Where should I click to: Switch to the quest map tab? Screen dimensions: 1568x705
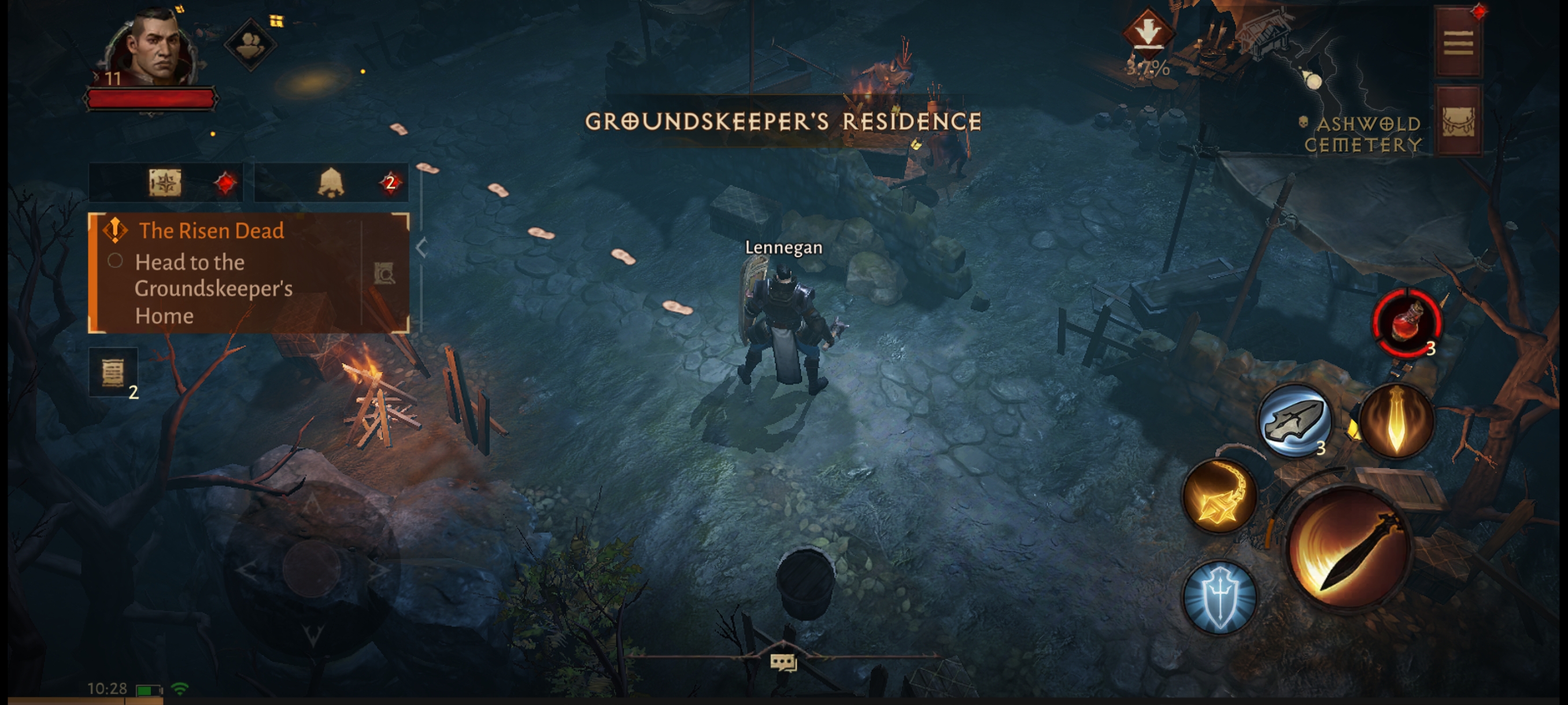(165, 183)
